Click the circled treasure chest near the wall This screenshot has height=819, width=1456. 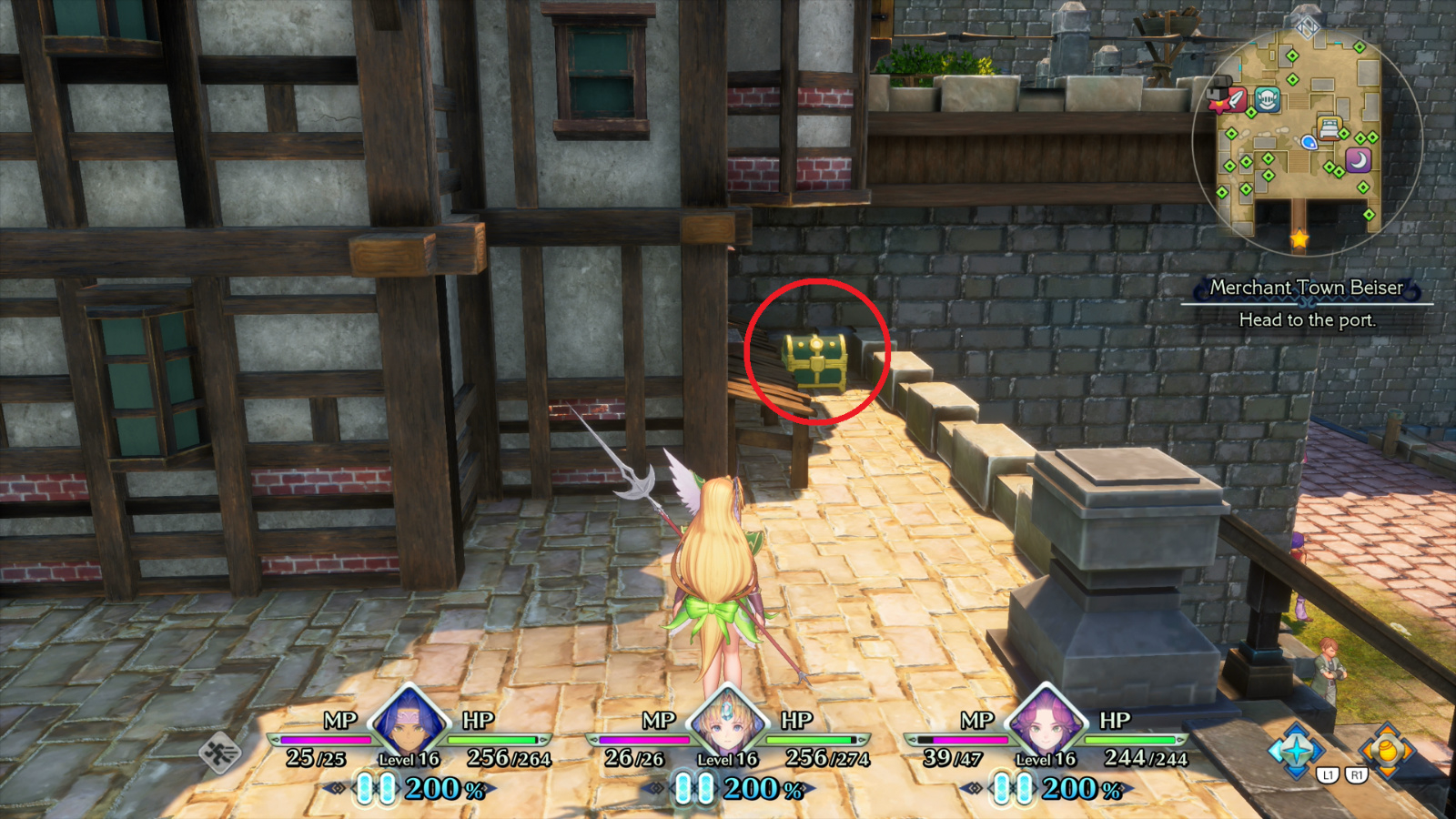814,359
